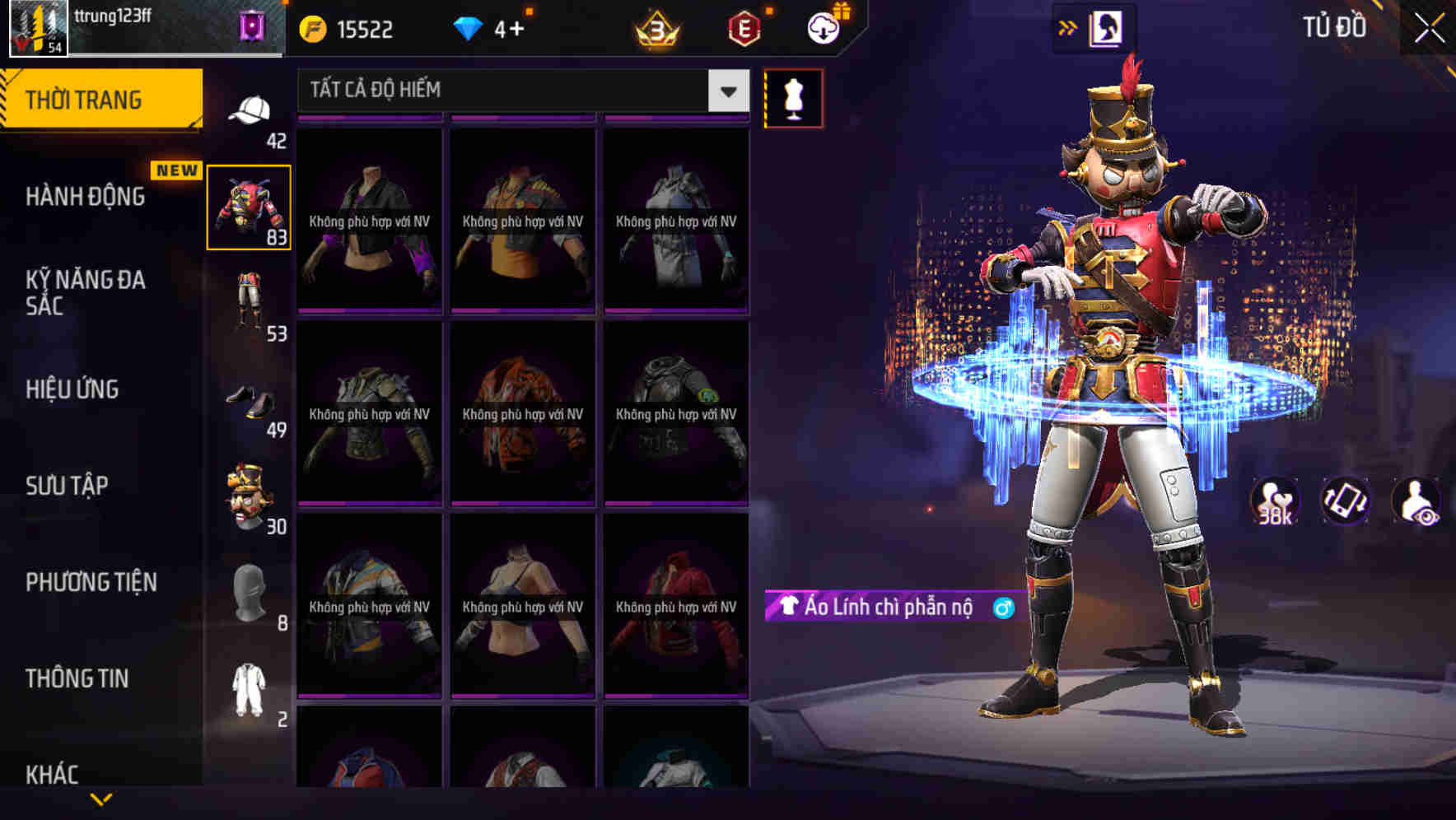Image resolution: width=1456 pixels, height=820 pixels.
Task: Collapse the sidebar using the double arrows
Action: [x=1068, y=27]
